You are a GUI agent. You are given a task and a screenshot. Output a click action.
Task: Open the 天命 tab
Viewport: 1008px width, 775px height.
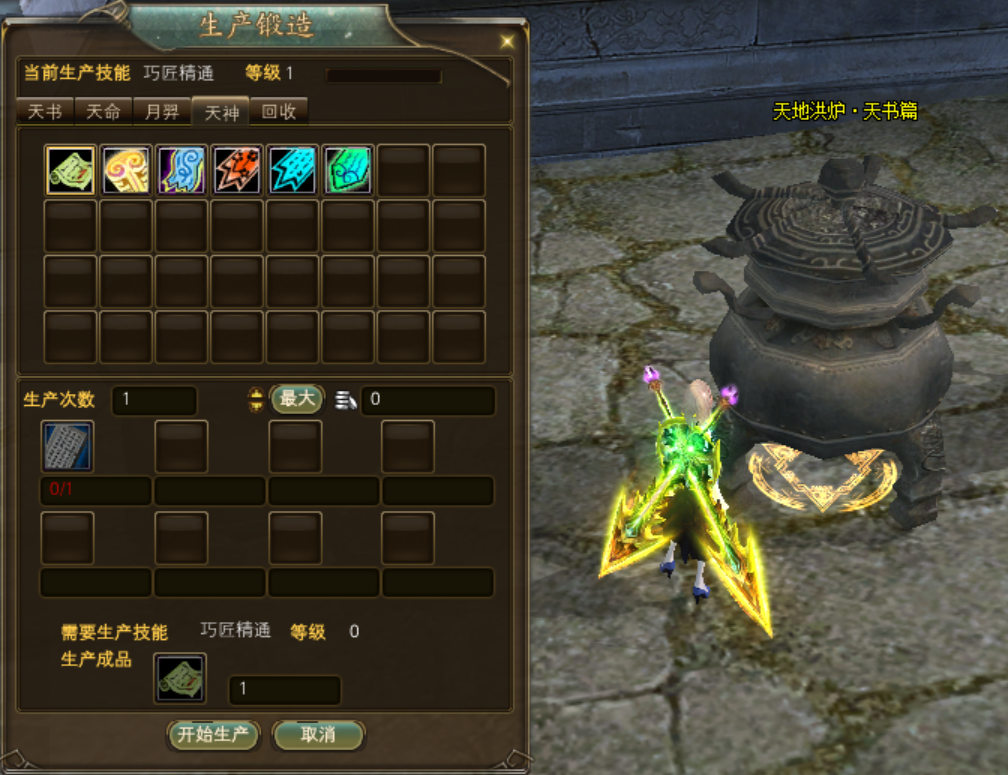[103, 112]
